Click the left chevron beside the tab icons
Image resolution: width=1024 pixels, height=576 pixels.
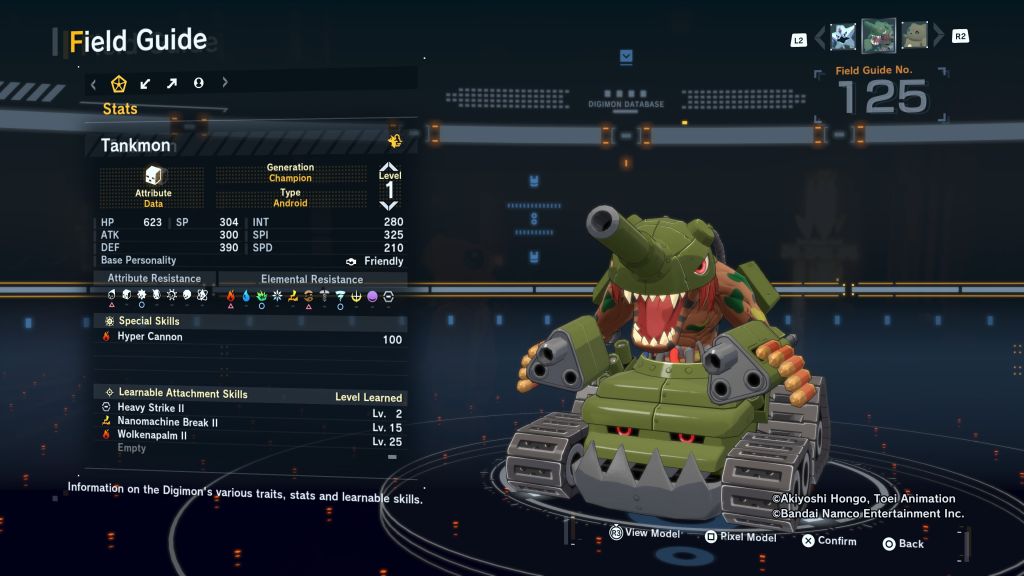tap(94, 83)
